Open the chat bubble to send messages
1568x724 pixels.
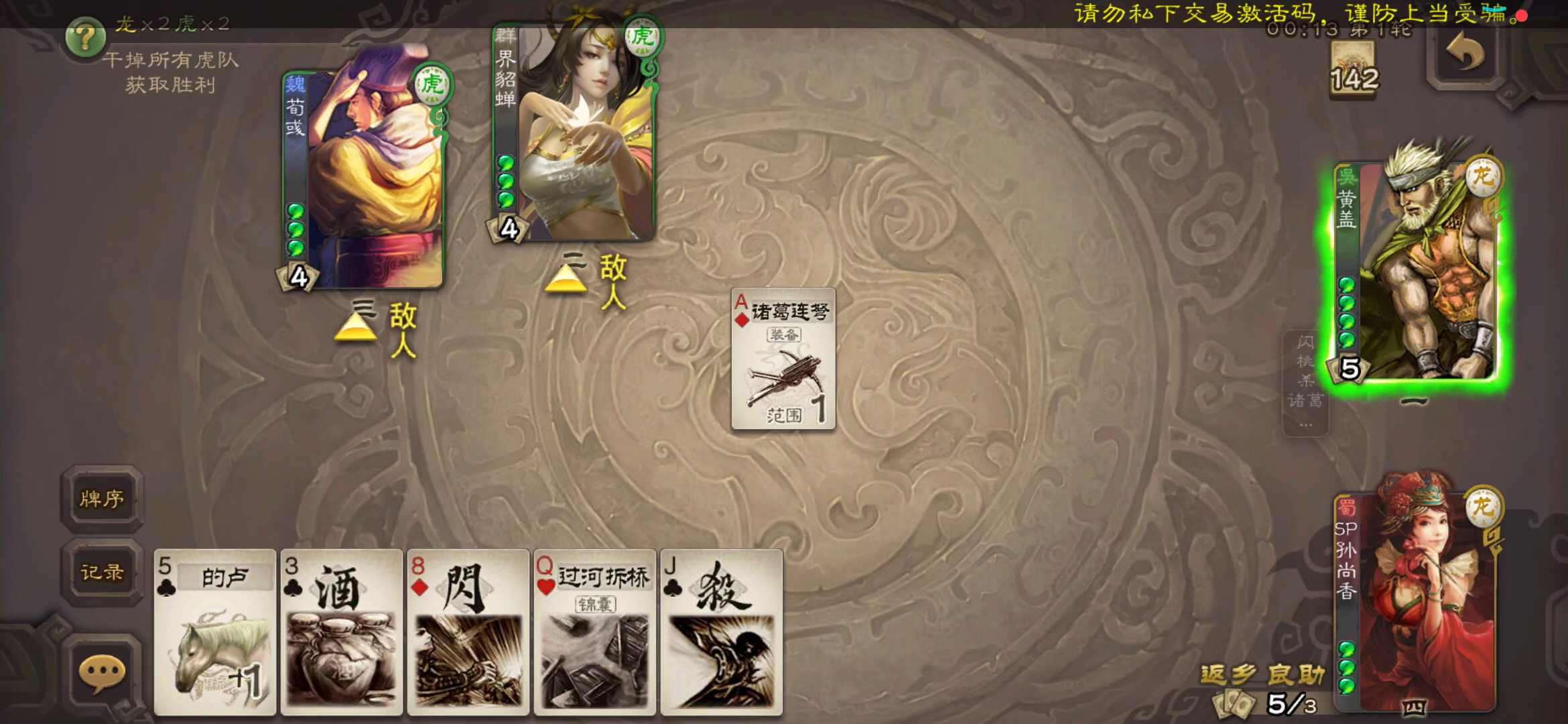point(102,669)
